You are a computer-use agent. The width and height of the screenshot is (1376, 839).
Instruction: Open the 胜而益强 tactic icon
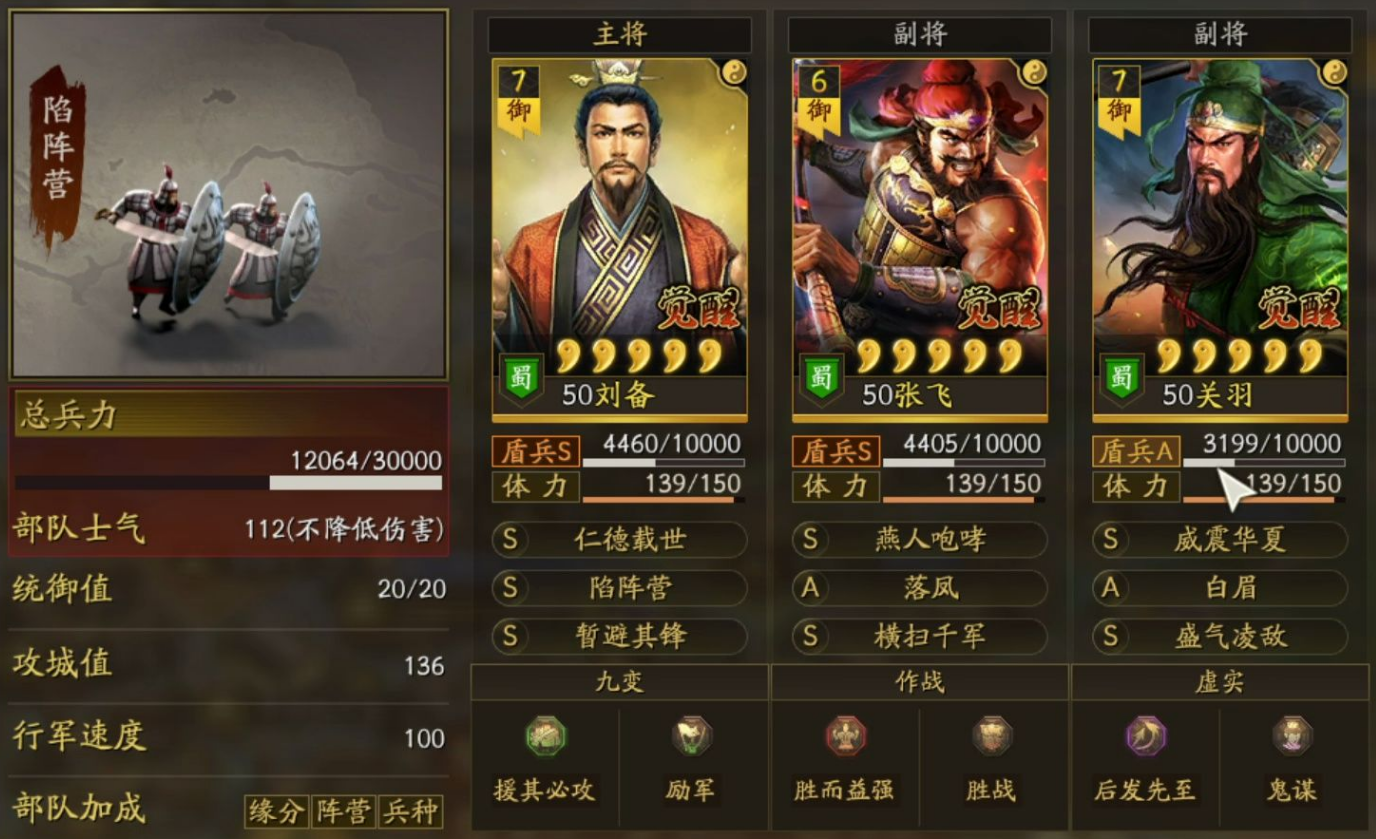(x=845, y=733)
